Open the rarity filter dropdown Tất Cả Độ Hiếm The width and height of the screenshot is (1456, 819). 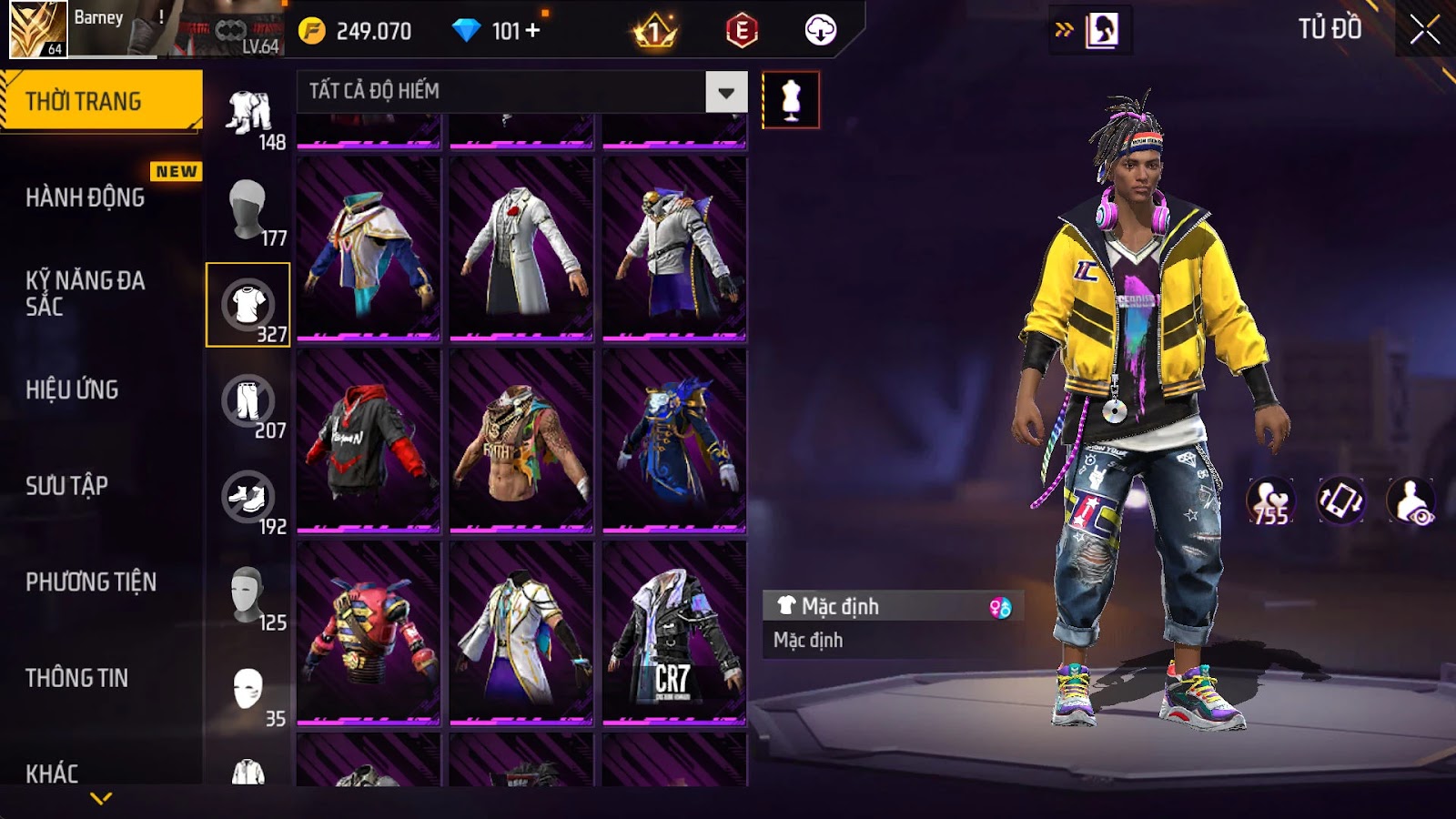tap(725, 92)
